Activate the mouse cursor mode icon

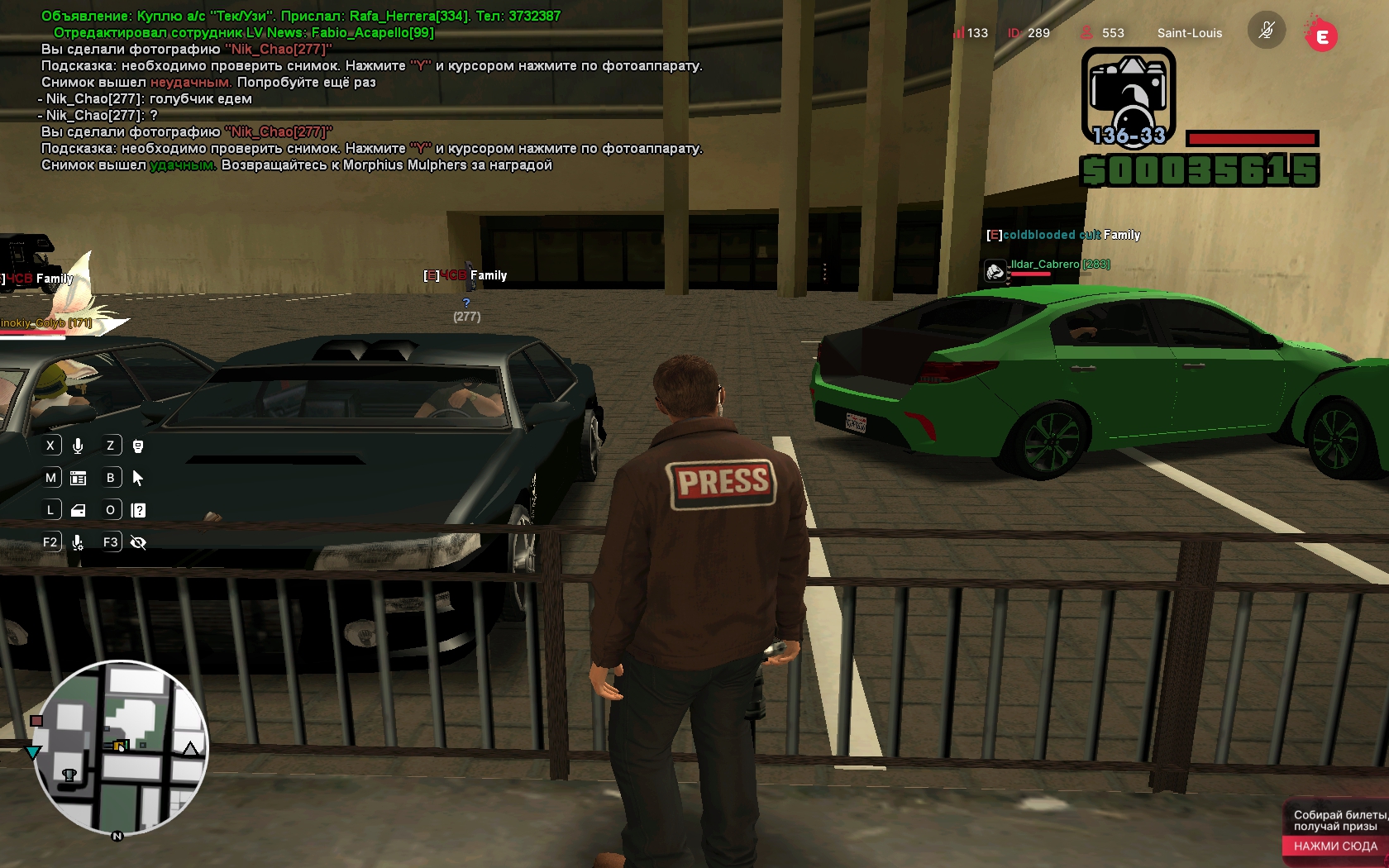[x=138, y=478]
